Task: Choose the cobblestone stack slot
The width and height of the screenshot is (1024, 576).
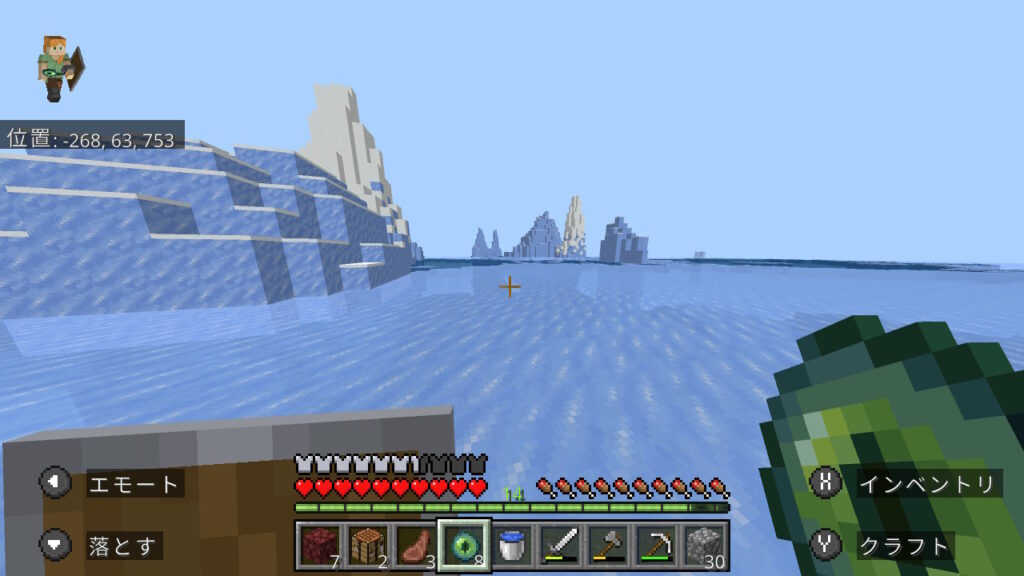Action: (x=704, y=545)
